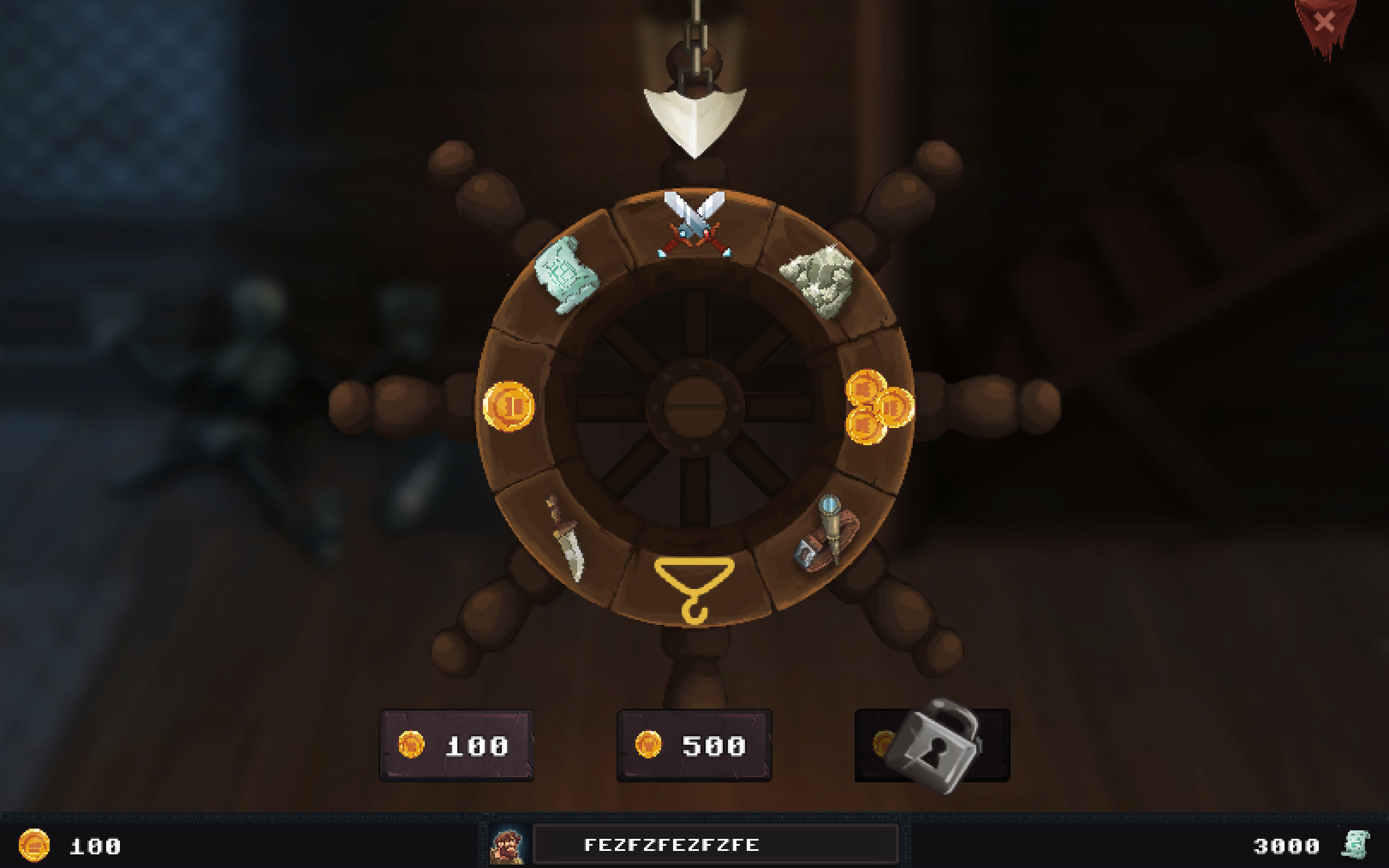Select the pirate portrait avatar

pyautogui.click(x=506, y=846)
